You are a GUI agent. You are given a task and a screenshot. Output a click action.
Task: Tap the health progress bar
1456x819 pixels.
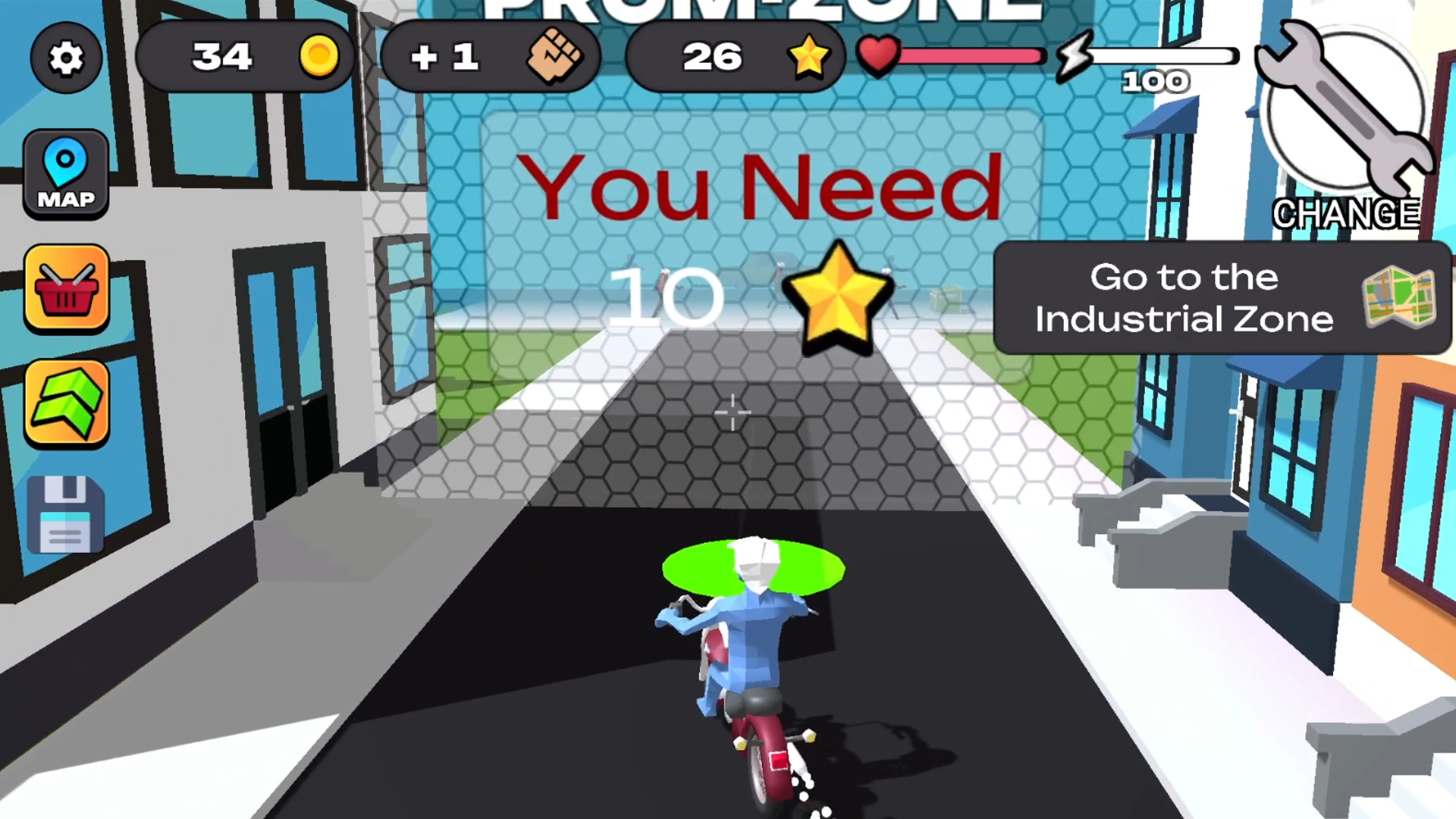[971, 57]
